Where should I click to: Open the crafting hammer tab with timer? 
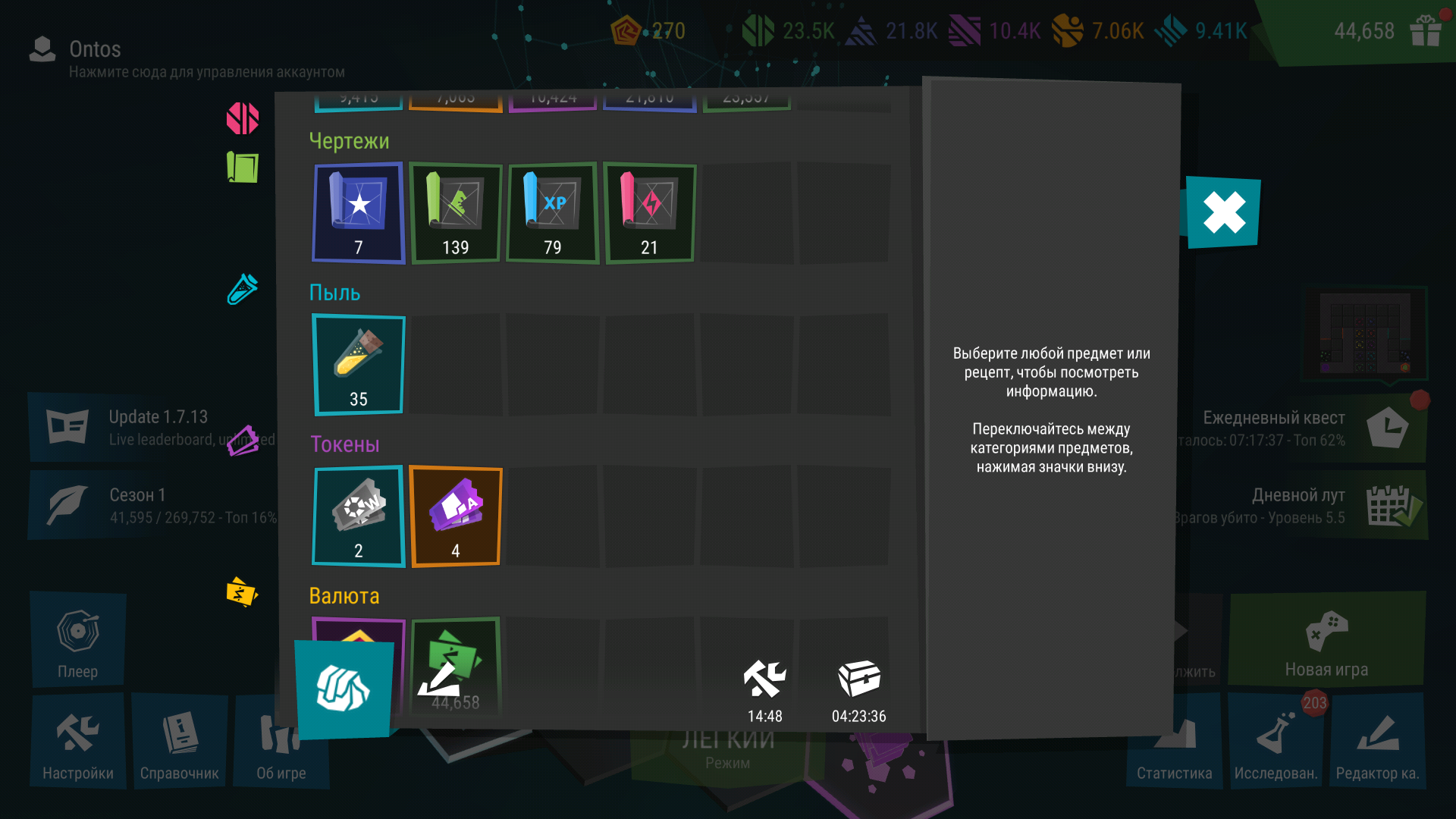coord(764,689)
